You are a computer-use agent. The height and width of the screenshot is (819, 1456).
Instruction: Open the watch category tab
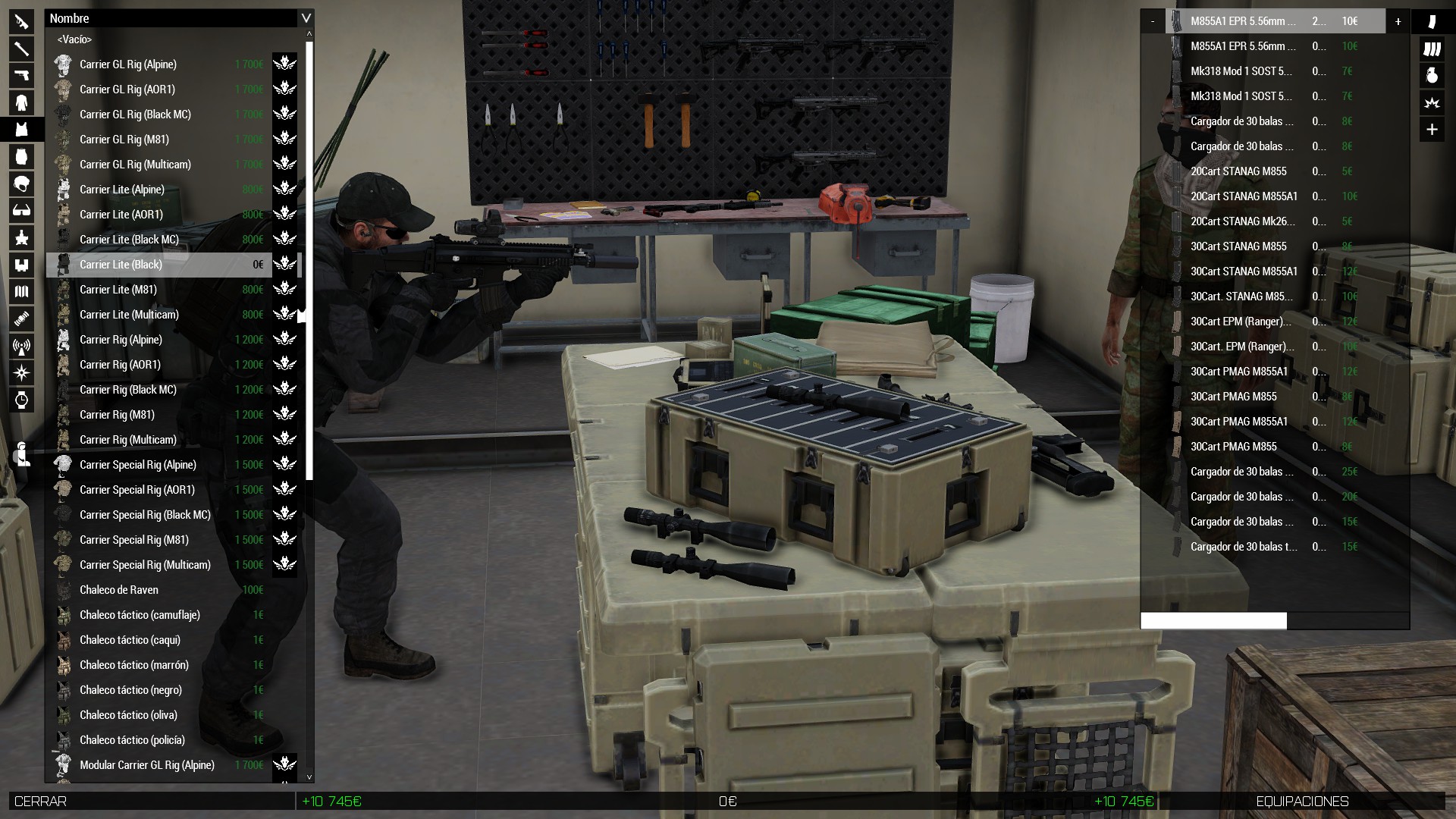point(21,400)
